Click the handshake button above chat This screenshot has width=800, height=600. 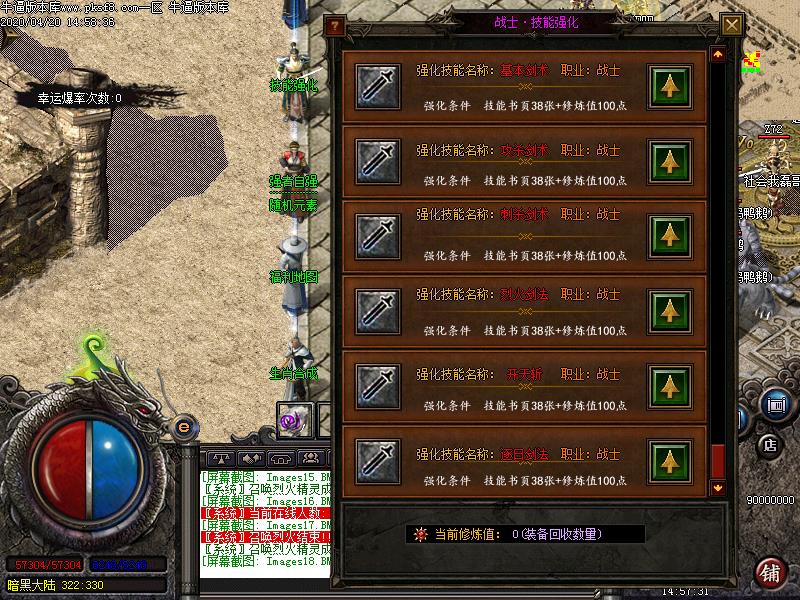pyautogui.click(x=251, y=456)
